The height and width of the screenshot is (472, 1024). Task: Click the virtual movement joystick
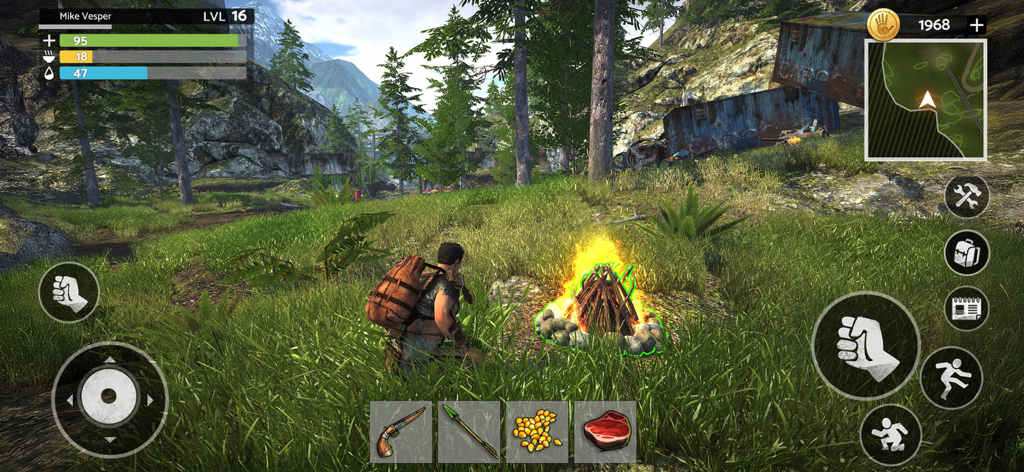pyautogui.click(x=109, y=399)
